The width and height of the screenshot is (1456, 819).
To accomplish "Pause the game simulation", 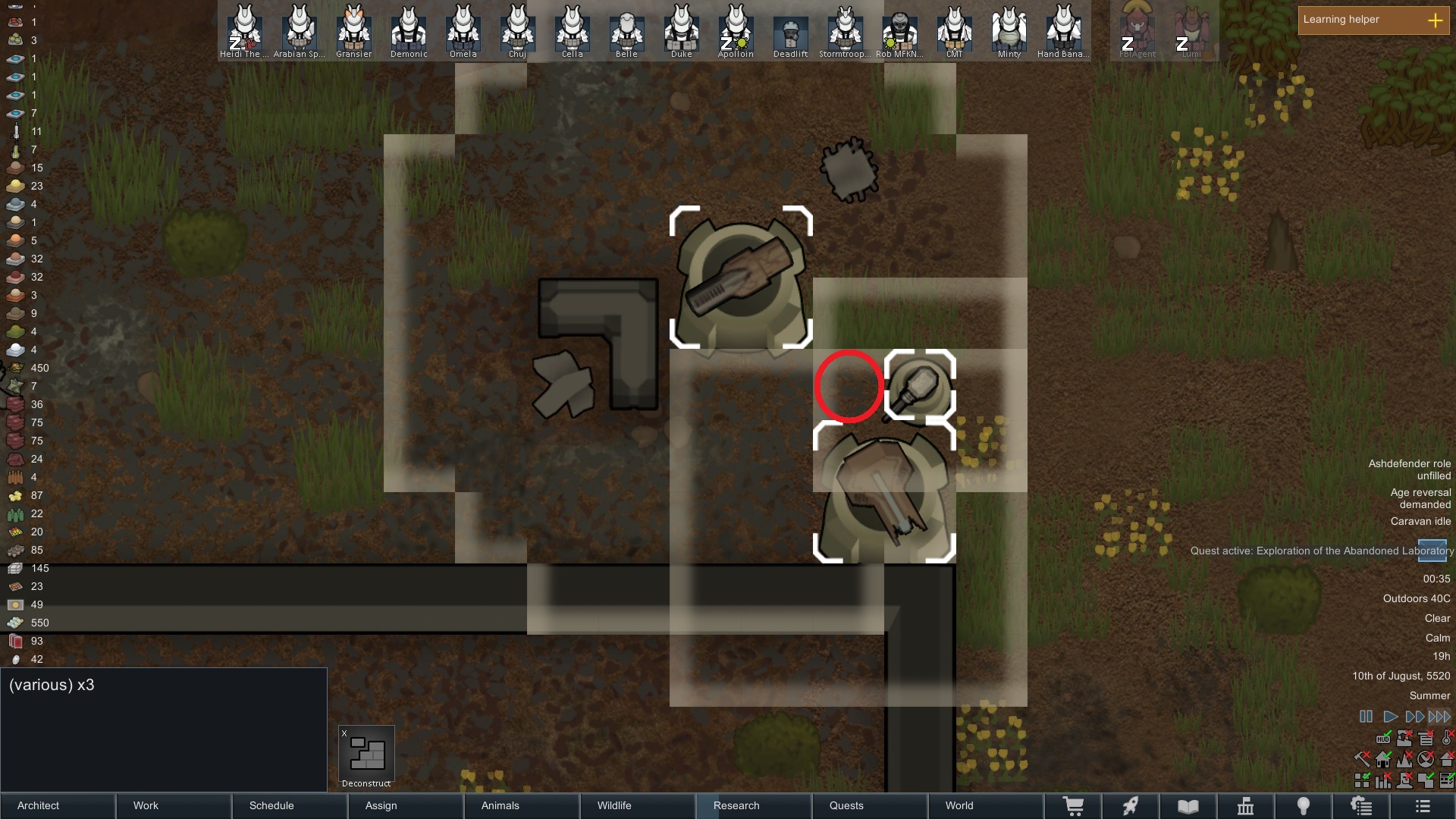I will point(1366,716).
